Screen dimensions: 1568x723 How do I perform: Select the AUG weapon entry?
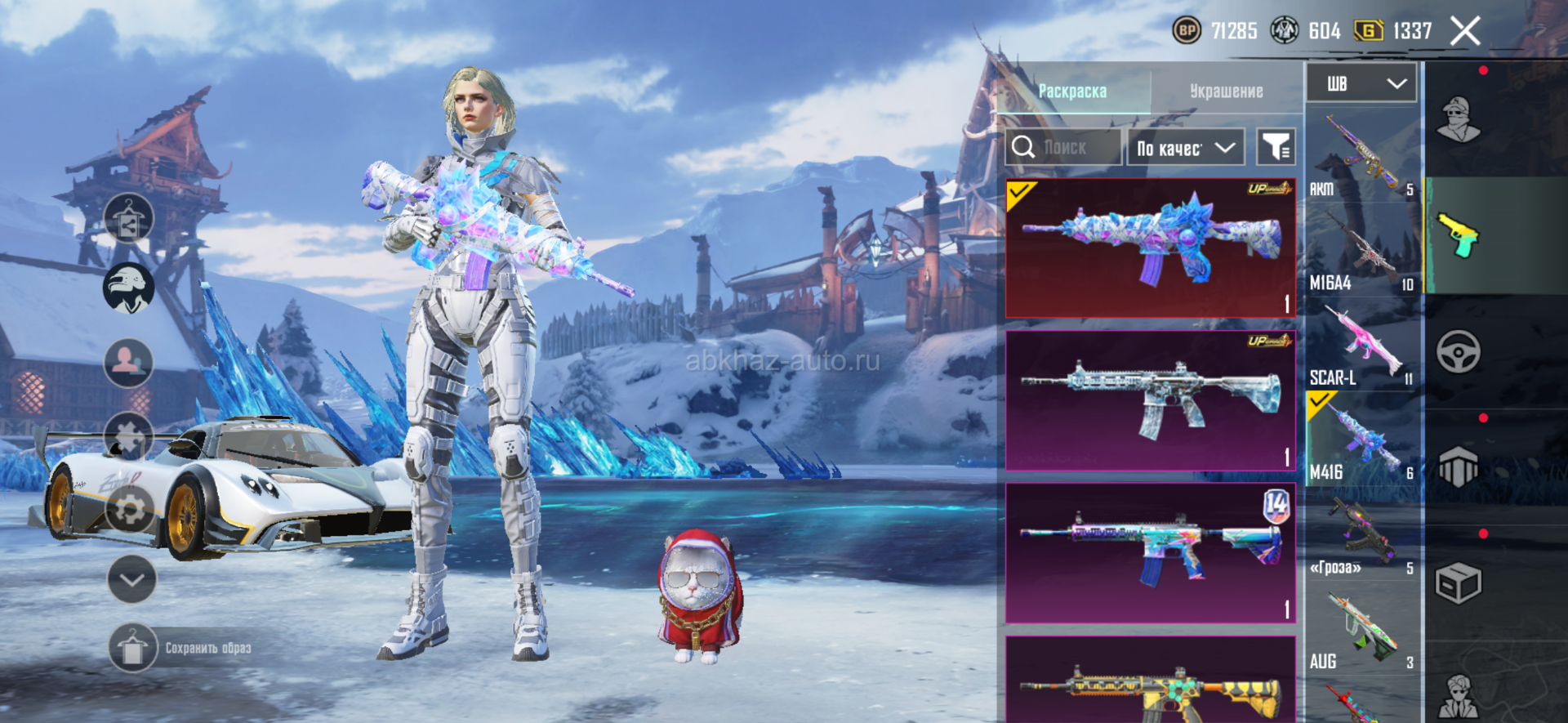pos(1361,629)
